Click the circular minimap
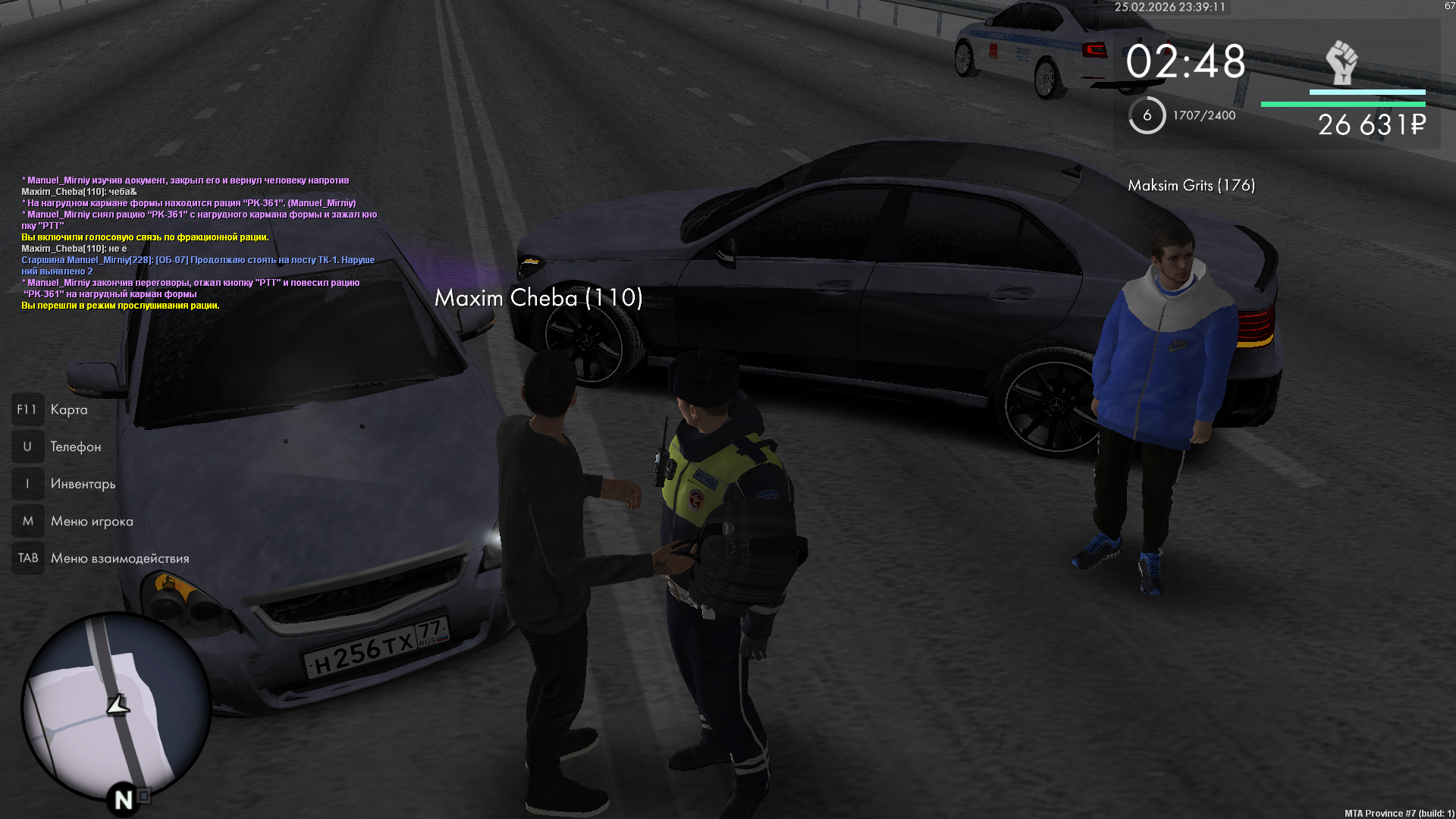The image size is (1456, 819). (115, 707)
